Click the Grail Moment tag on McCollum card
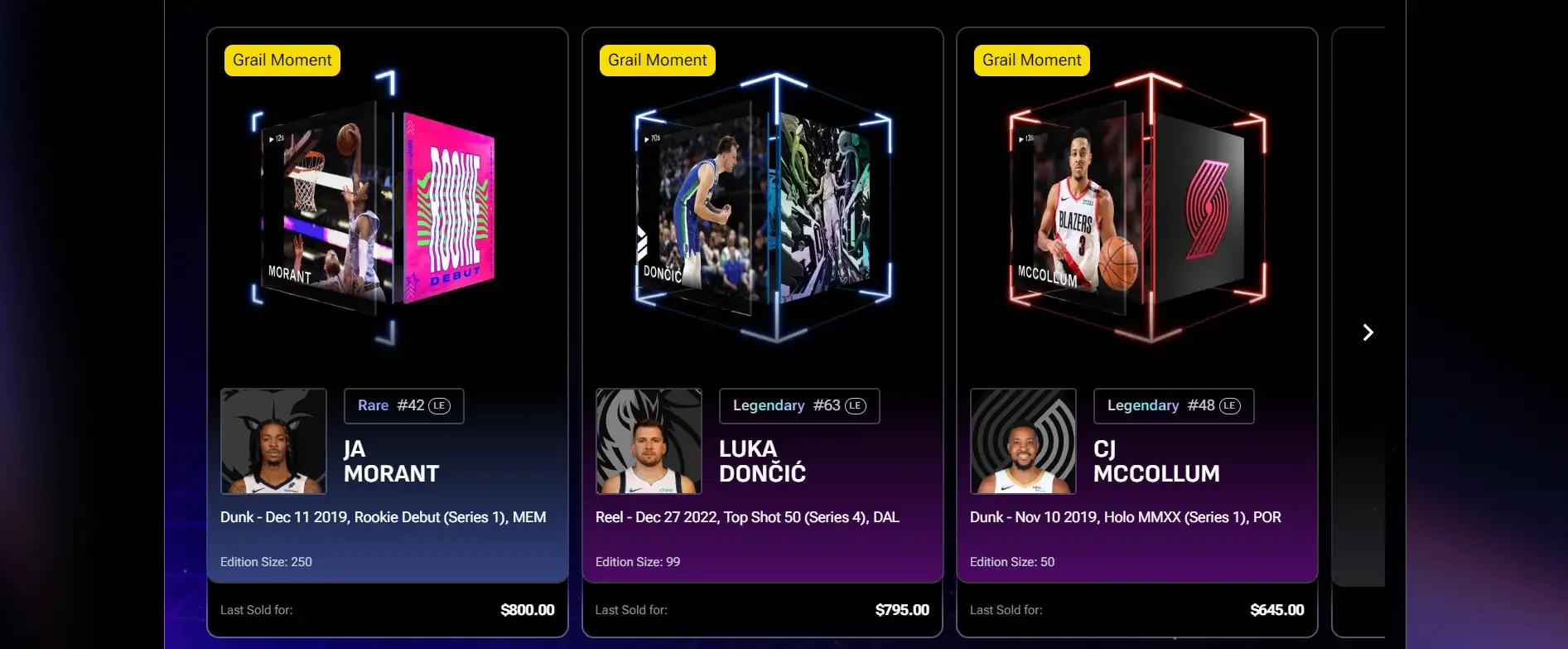This screenshot has width=1568, height=649. tap(1032, 61)
